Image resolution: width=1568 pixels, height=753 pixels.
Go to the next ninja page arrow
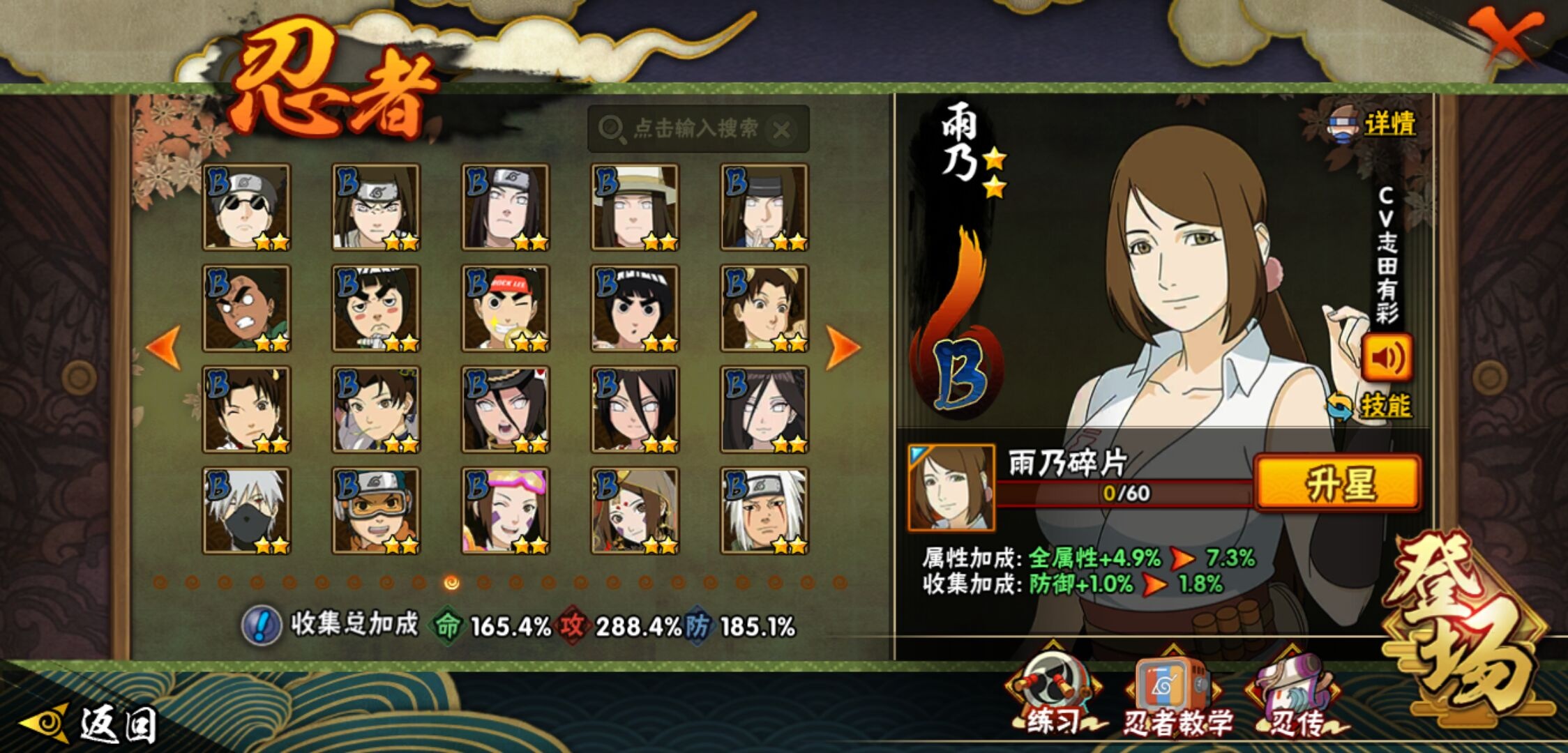tap(842, 347)
